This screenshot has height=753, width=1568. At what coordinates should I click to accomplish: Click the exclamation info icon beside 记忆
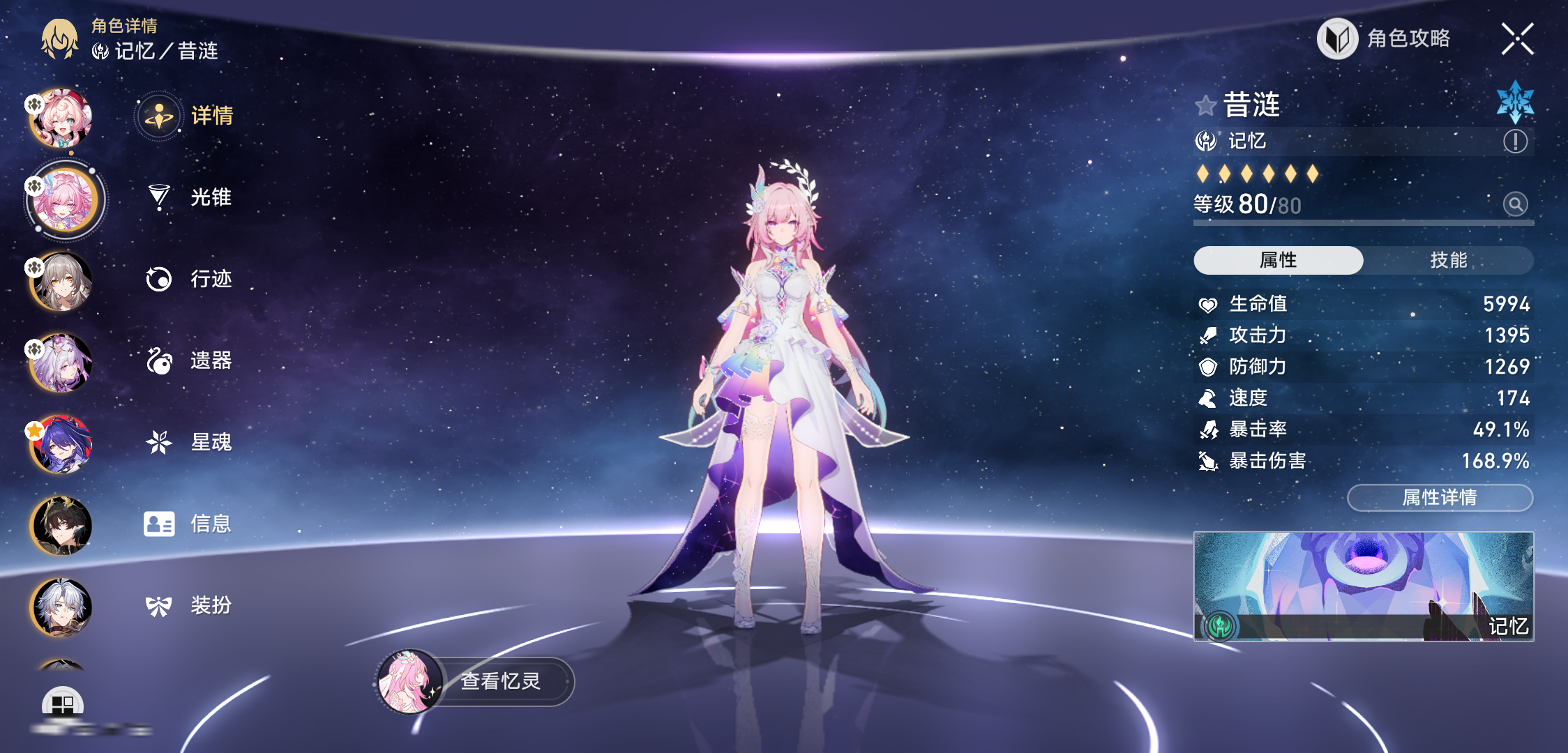(x=1515, y=142)
